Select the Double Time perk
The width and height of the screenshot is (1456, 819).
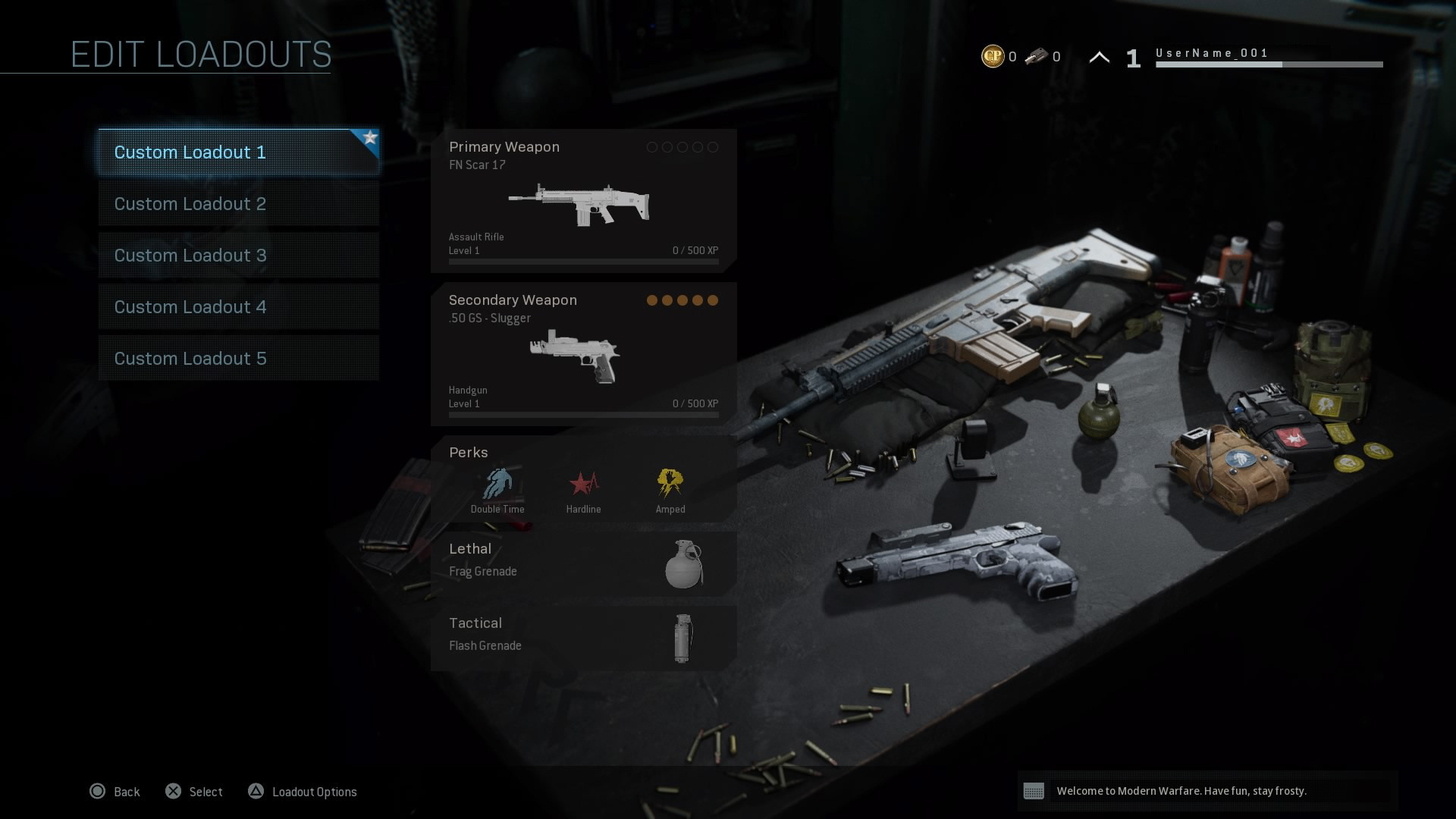[x=497, y=490]
